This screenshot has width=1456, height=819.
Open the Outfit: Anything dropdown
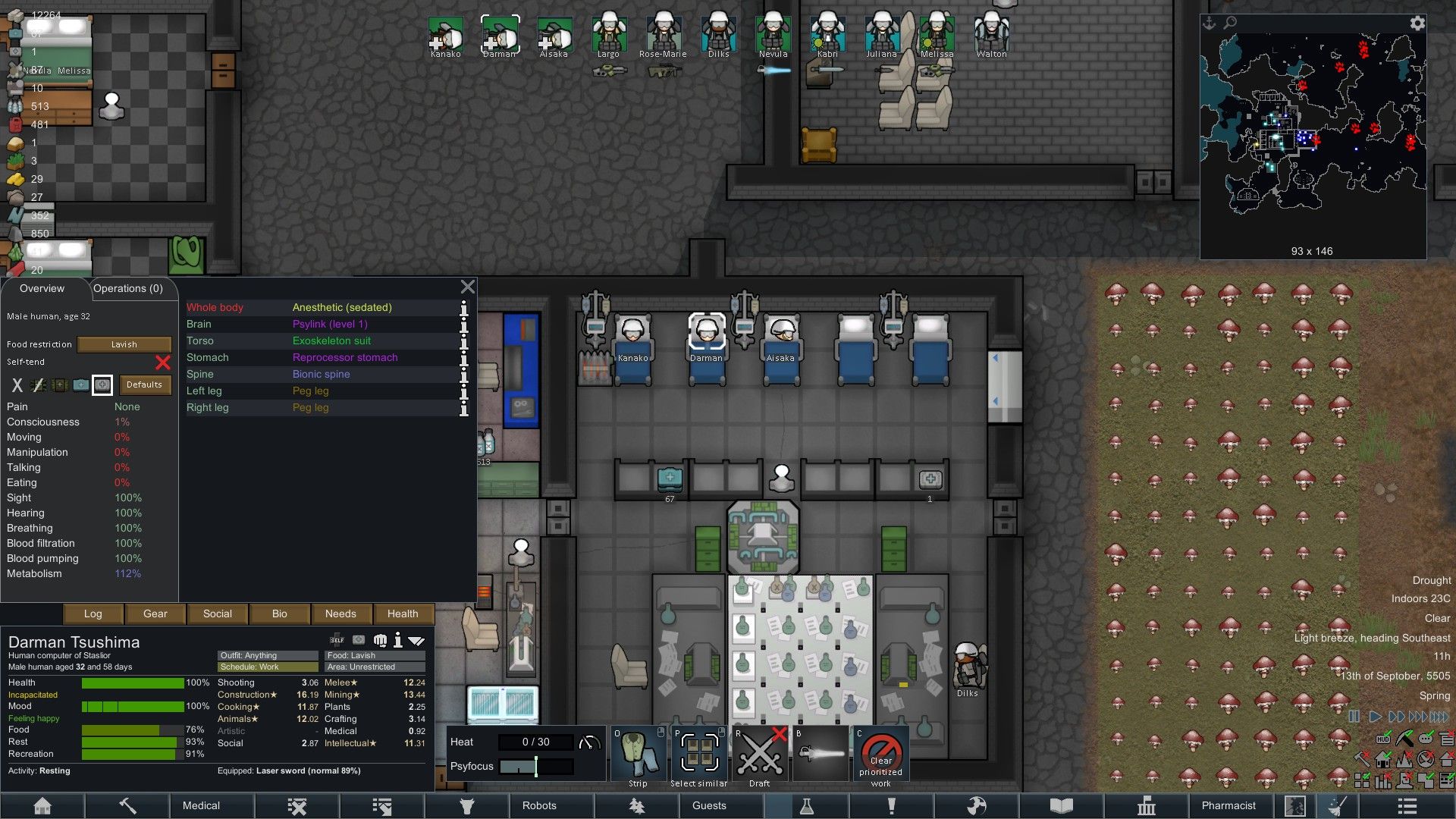click(x=267, y=655)
